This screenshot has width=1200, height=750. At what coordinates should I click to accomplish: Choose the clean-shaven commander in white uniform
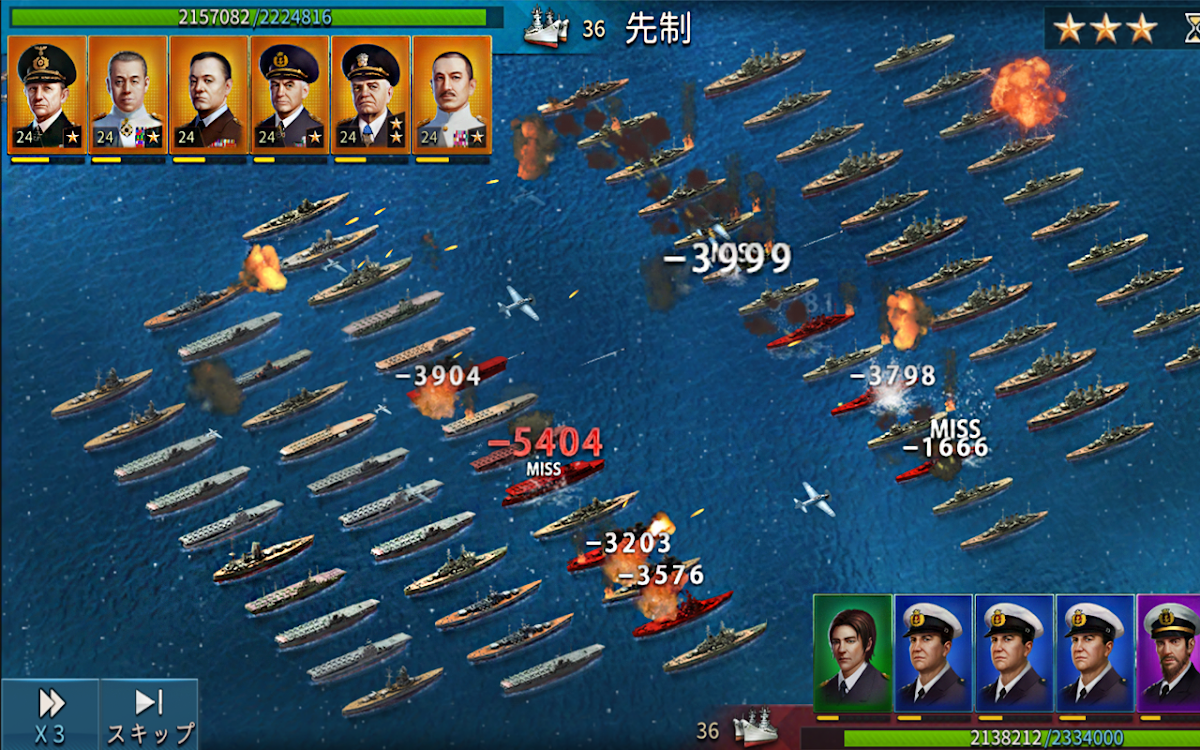[127, 94]
